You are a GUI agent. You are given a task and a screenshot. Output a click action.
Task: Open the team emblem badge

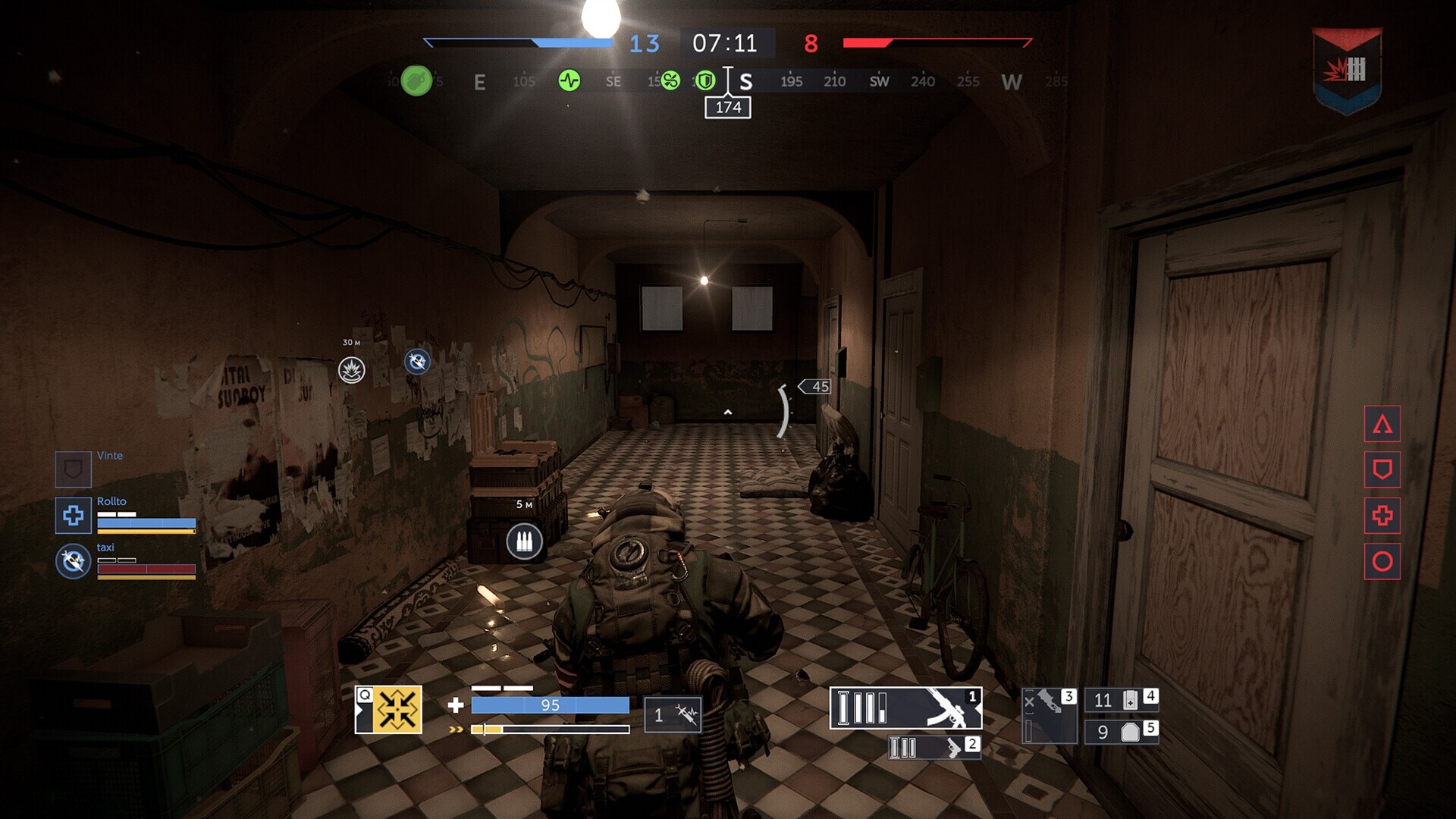click(x=1346, y=71)
